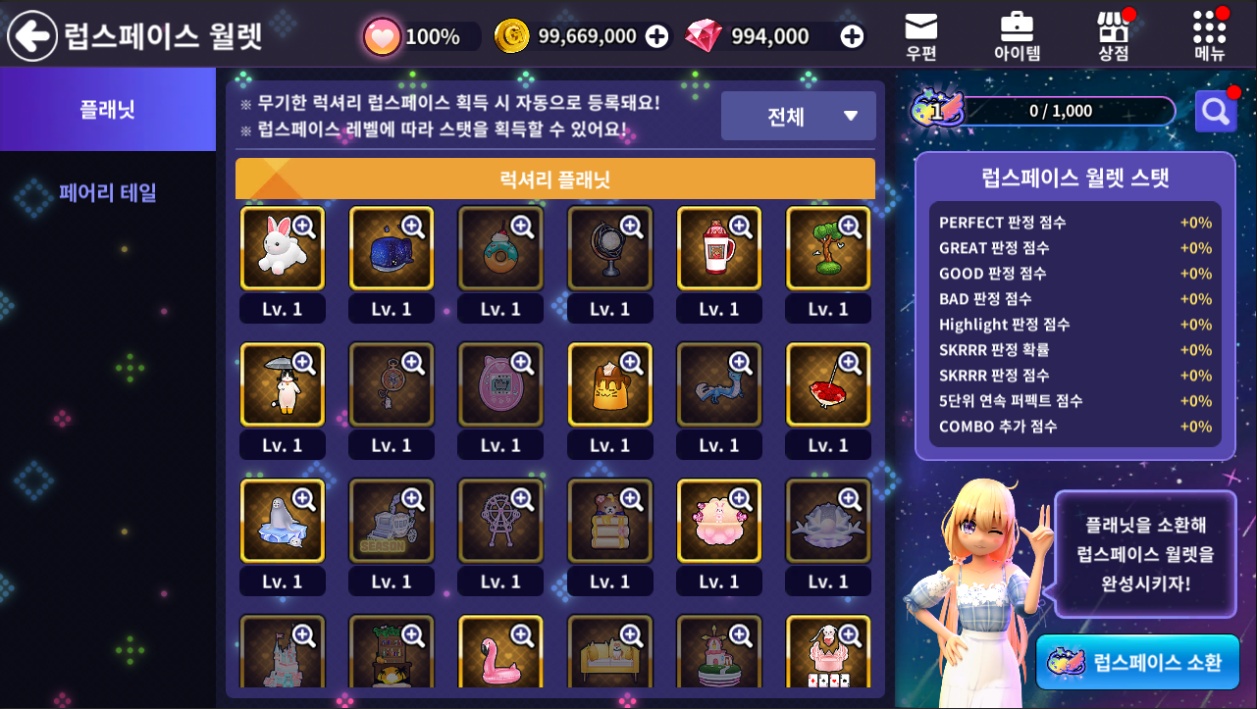Go back using the arrow button
1257x709 pixels.
[32, 36]
